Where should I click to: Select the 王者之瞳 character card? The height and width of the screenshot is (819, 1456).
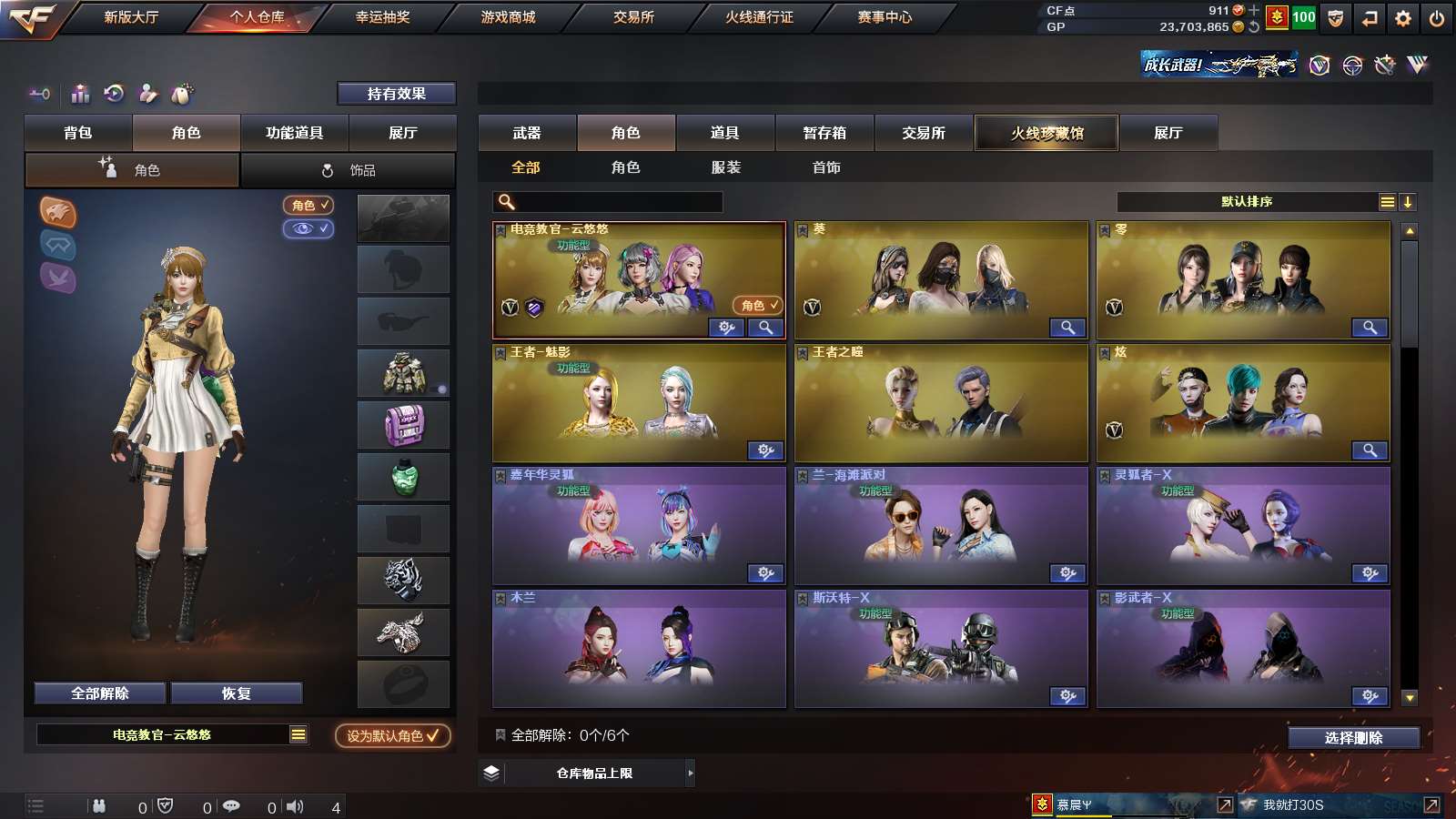point(941,403)
